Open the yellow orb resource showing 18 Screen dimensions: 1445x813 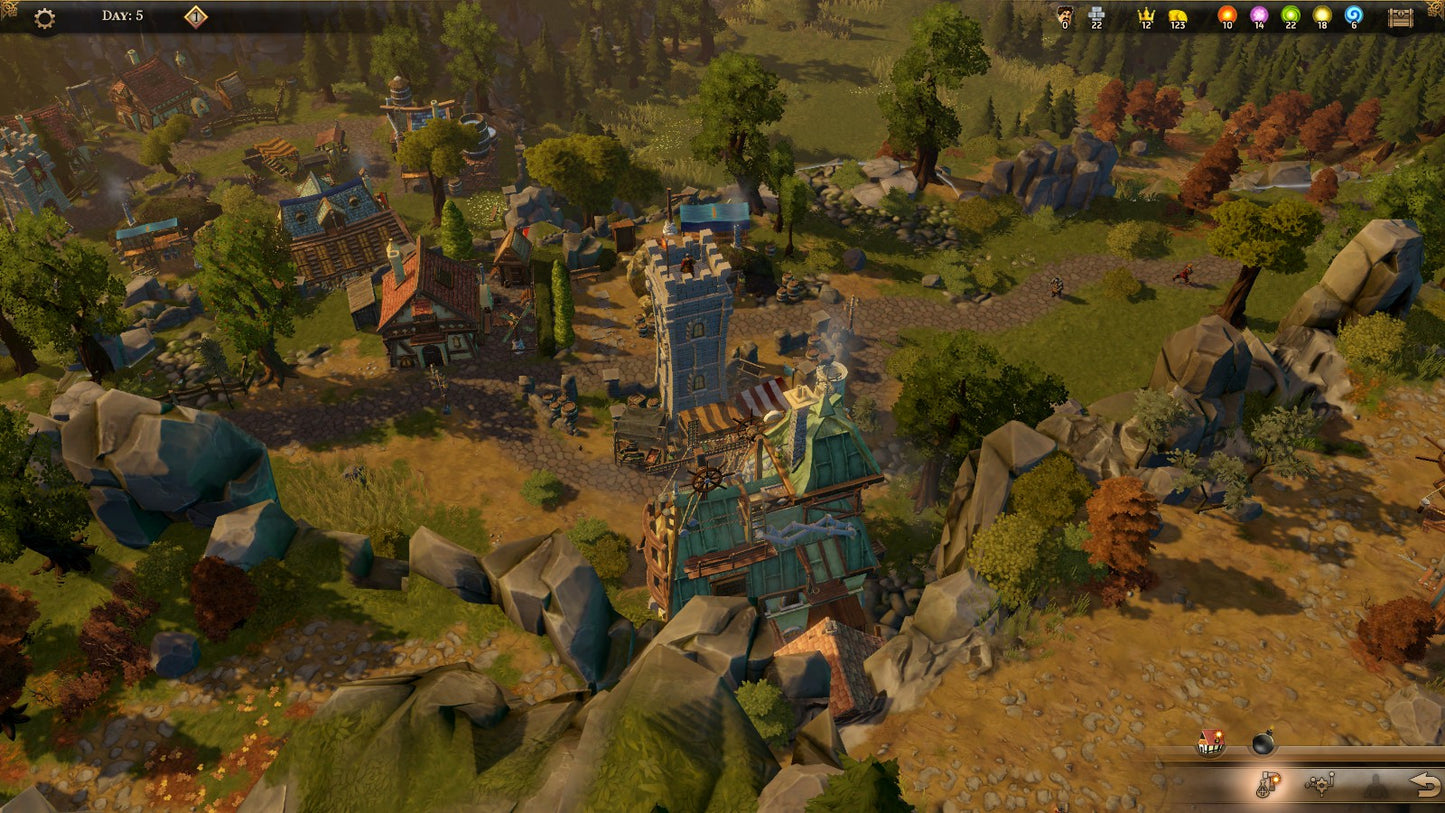point(1323,16)
